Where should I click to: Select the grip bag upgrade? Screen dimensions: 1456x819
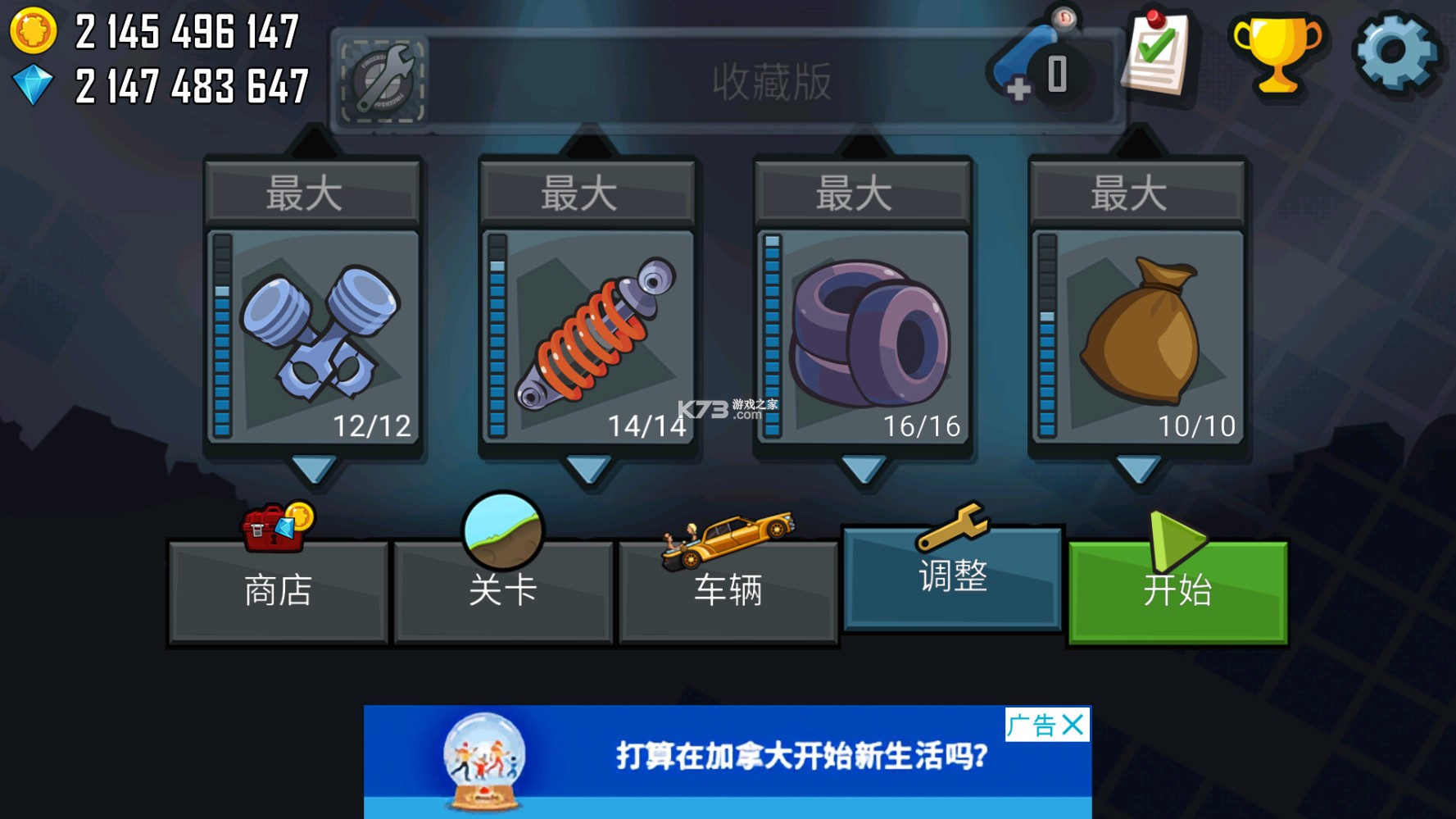(1139, 336)
